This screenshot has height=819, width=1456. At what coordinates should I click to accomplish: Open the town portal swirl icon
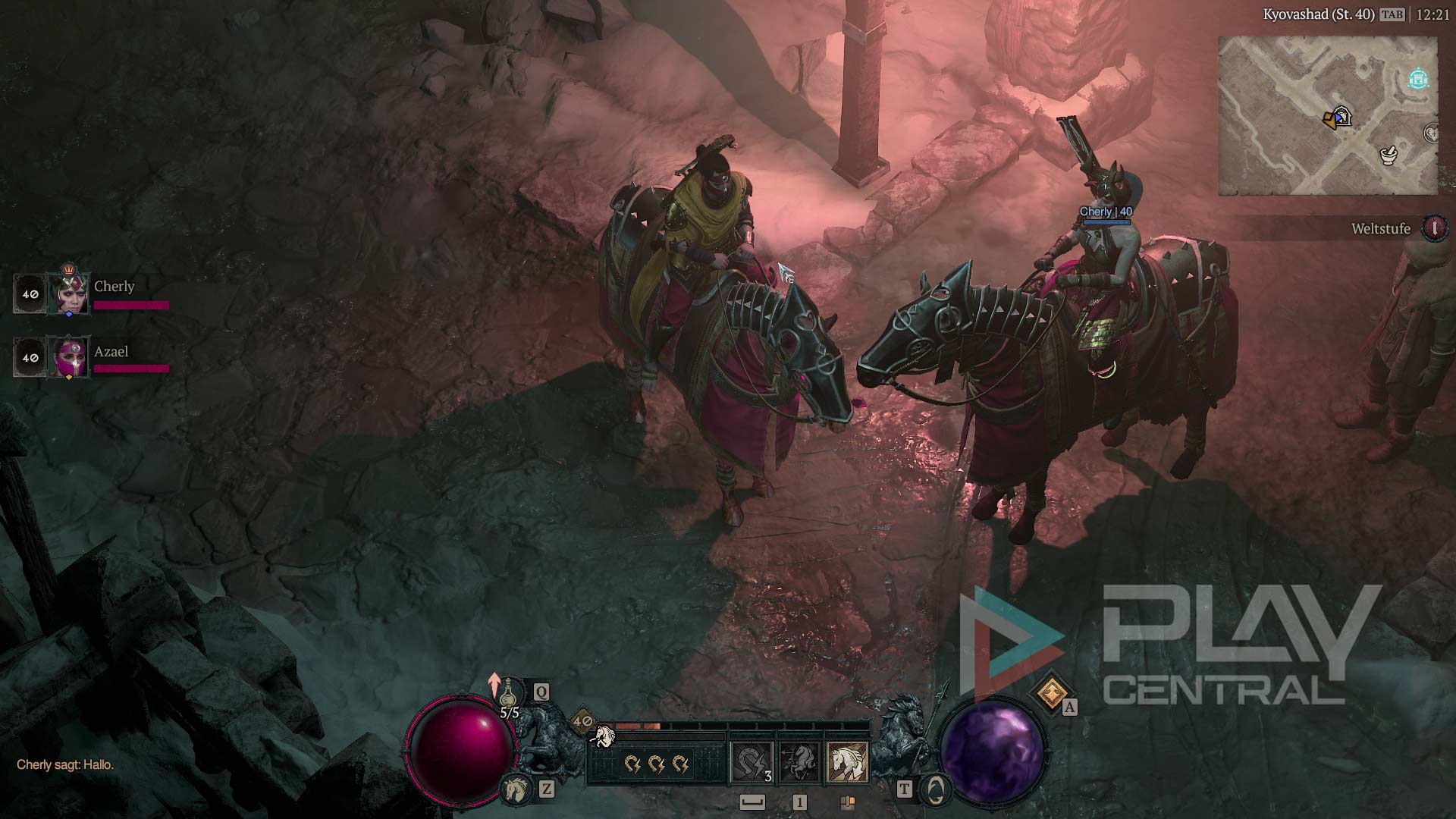pyautogui.click(x=935, y=790)
